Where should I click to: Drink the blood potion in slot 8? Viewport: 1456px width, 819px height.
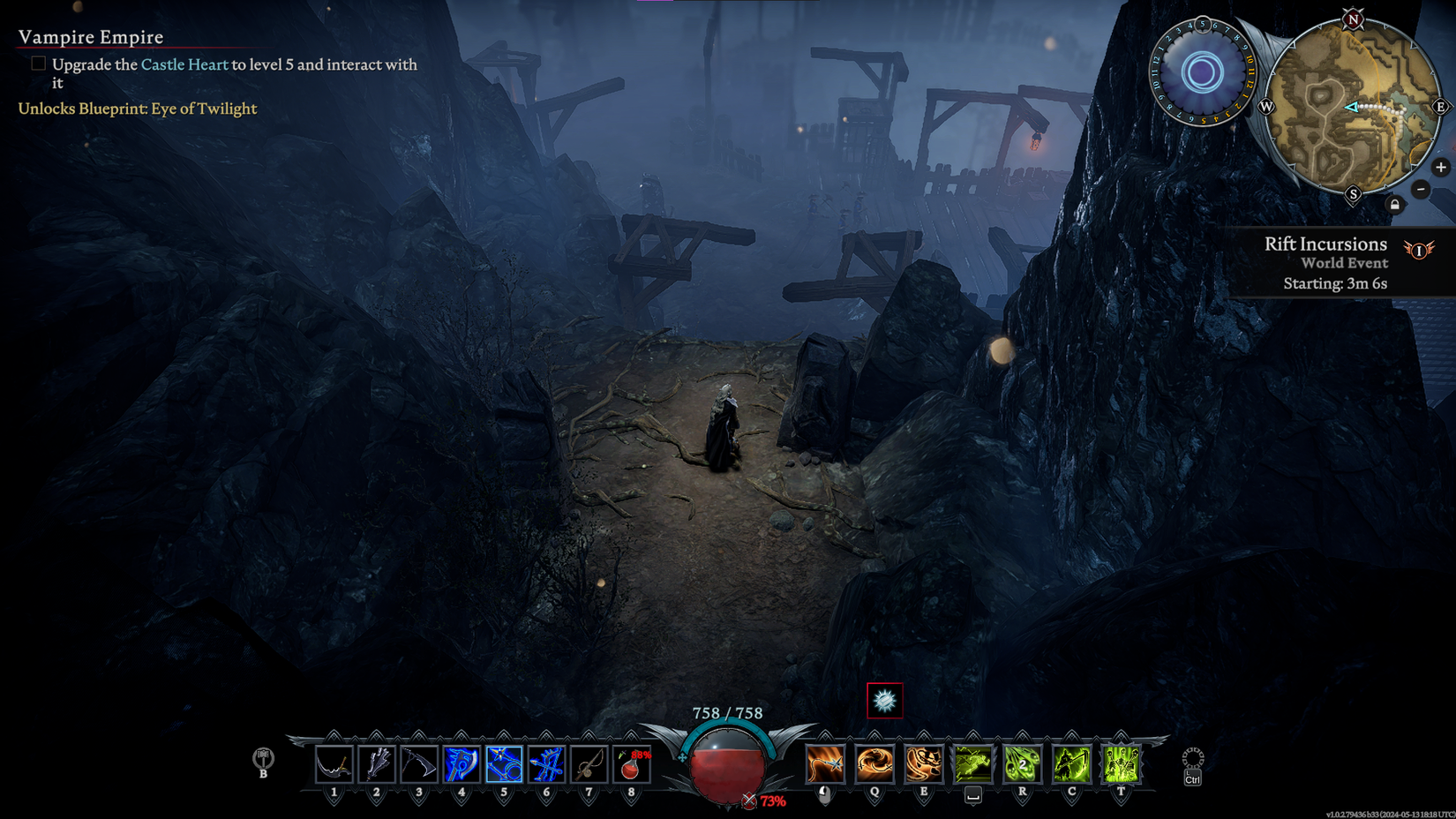(x=631, y=764)
